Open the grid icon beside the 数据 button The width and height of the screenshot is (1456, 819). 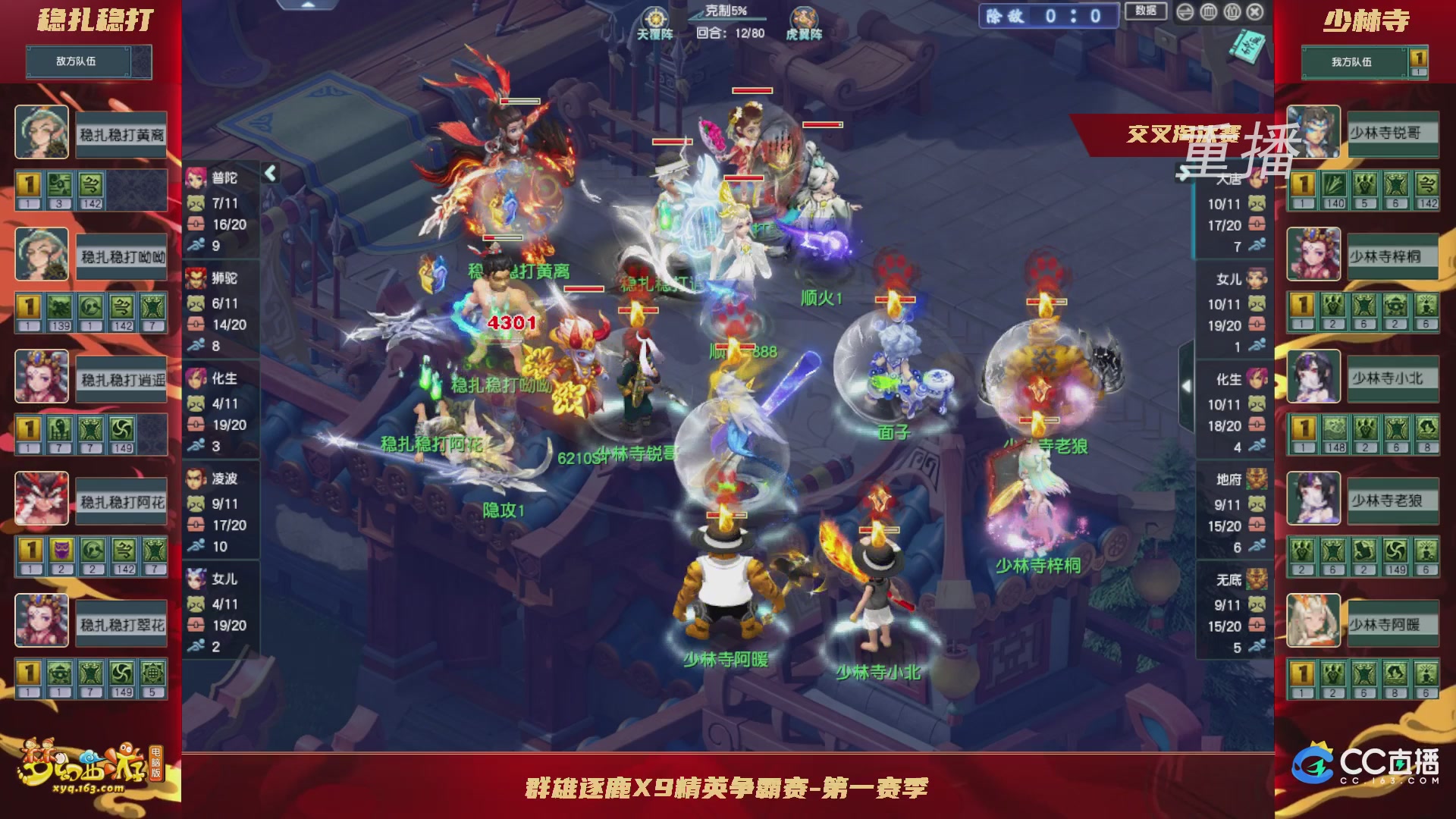[x=1208, y=11]
